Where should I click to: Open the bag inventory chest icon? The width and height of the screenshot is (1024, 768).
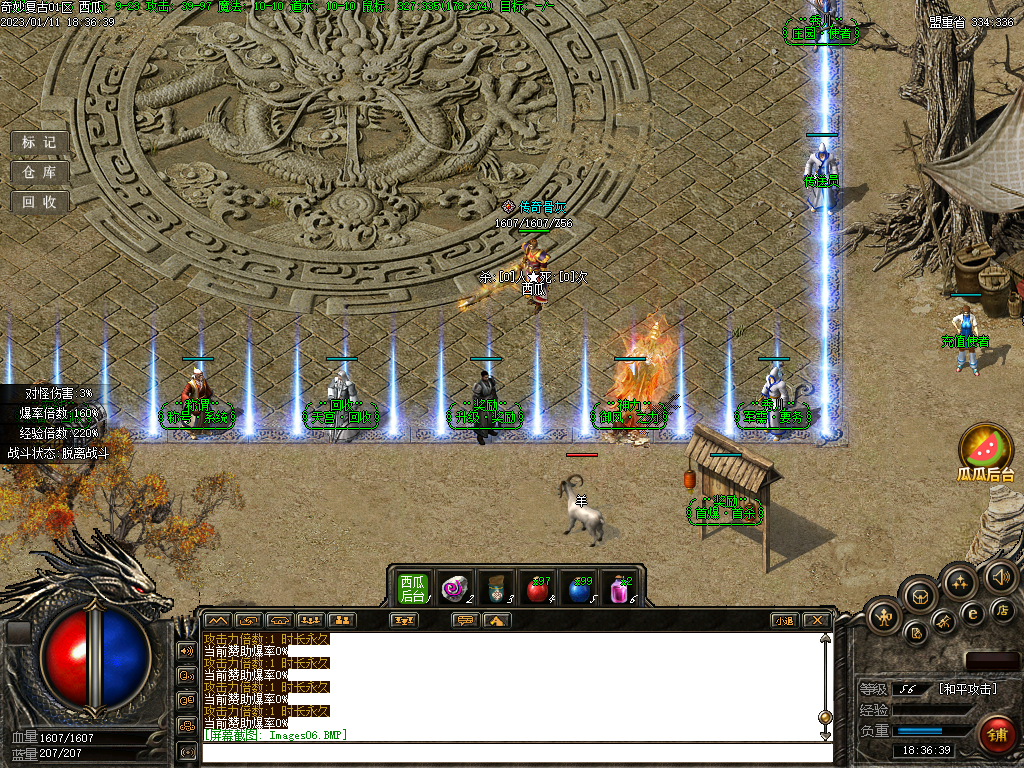point(919,596)
